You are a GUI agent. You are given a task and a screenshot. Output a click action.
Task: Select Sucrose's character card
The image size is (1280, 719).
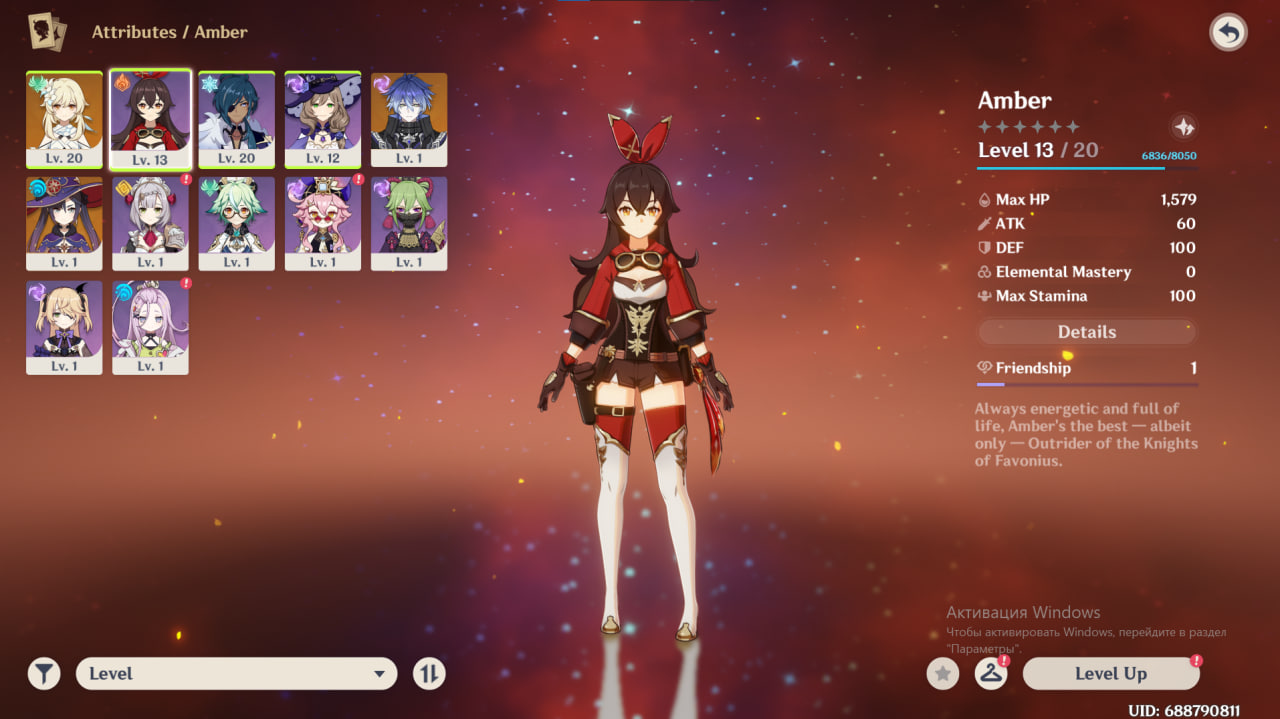pyautogui.click(x=236, y=223)
